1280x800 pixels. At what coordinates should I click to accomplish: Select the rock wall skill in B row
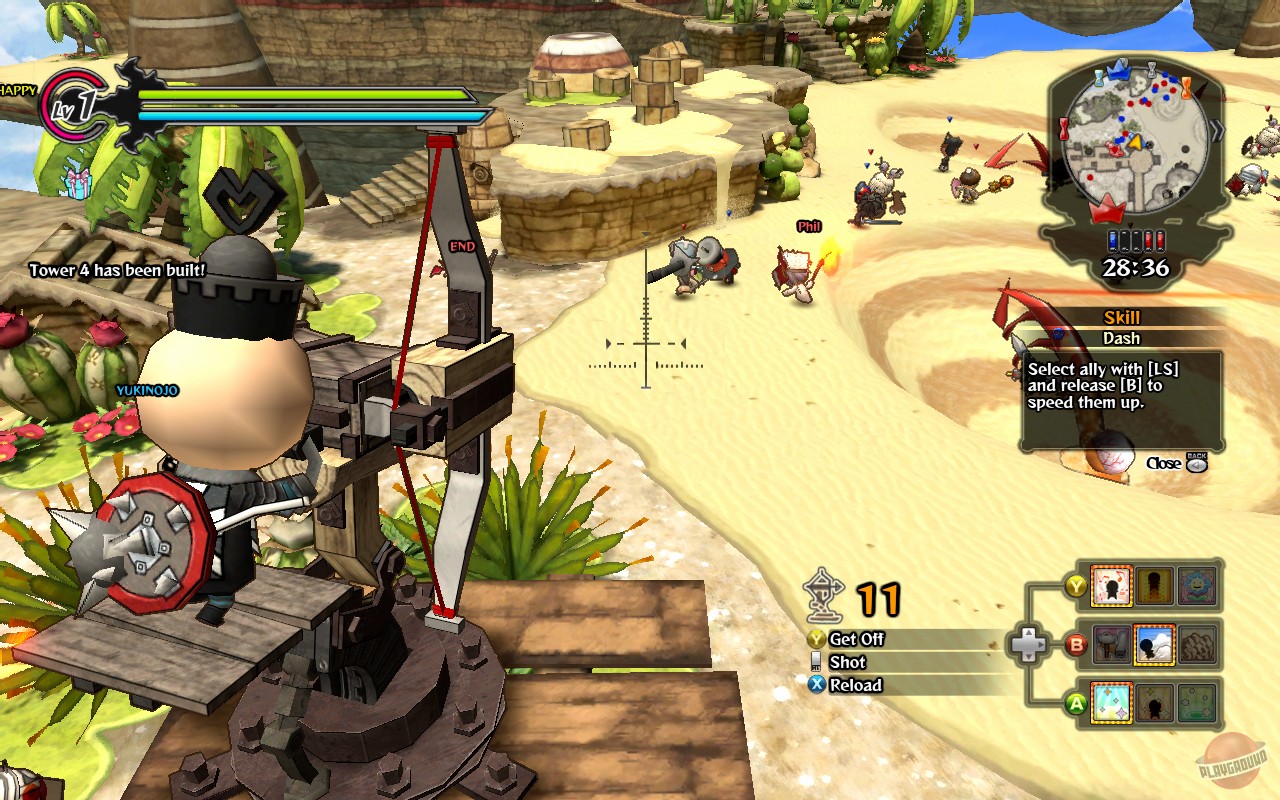(x=1196, y=646)
